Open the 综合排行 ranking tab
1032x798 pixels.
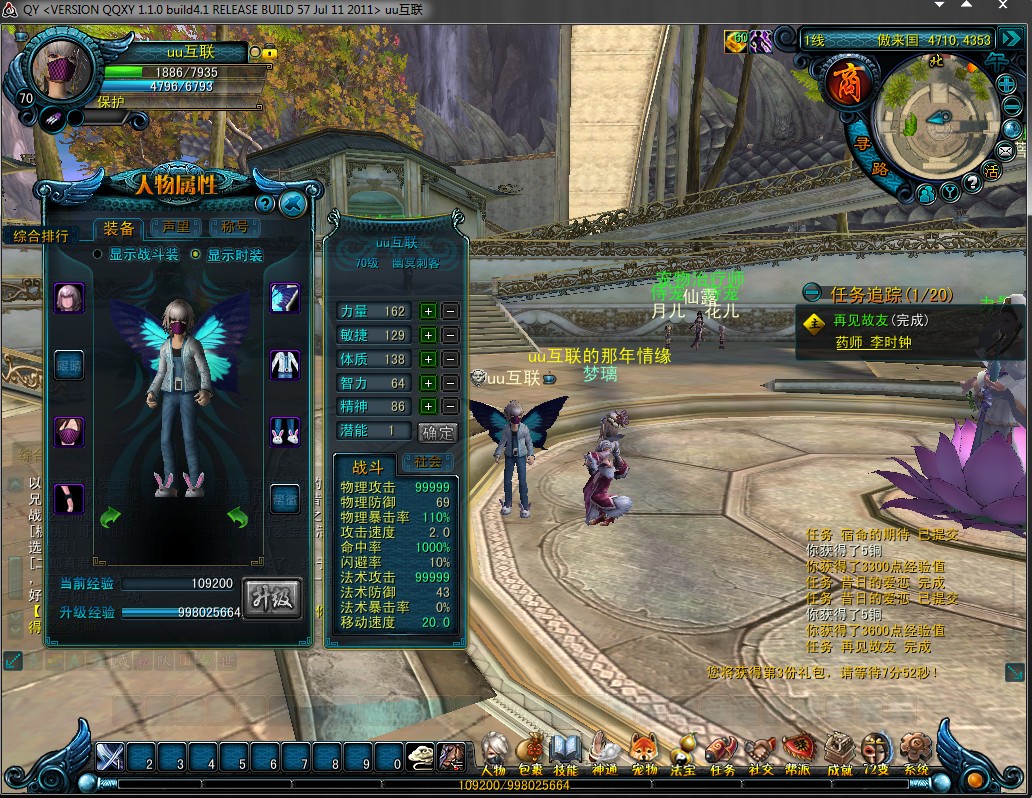pyautogui.click(x=41, y=236)
